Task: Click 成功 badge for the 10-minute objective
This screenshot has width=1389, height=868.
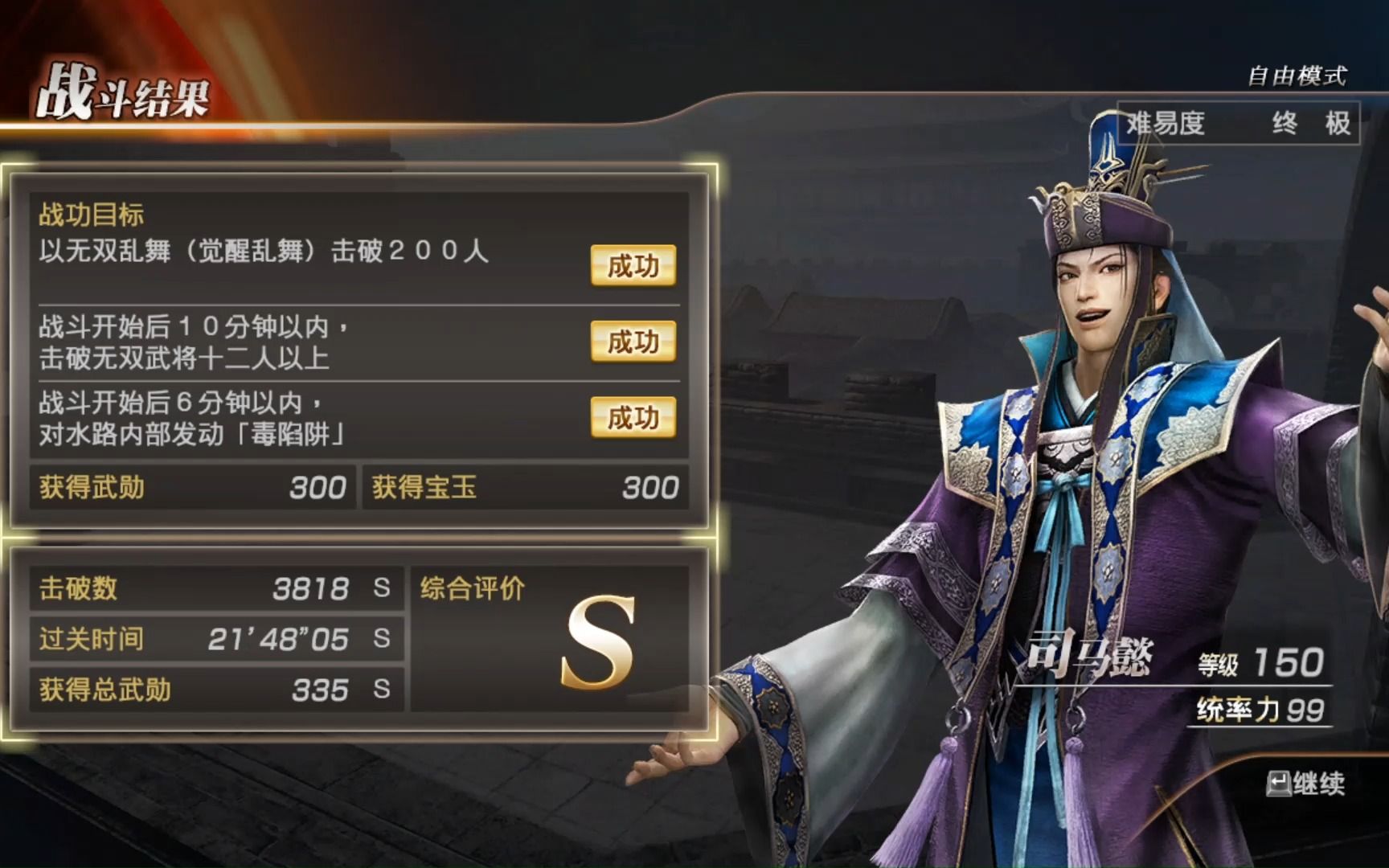Action: pos(633,341)
